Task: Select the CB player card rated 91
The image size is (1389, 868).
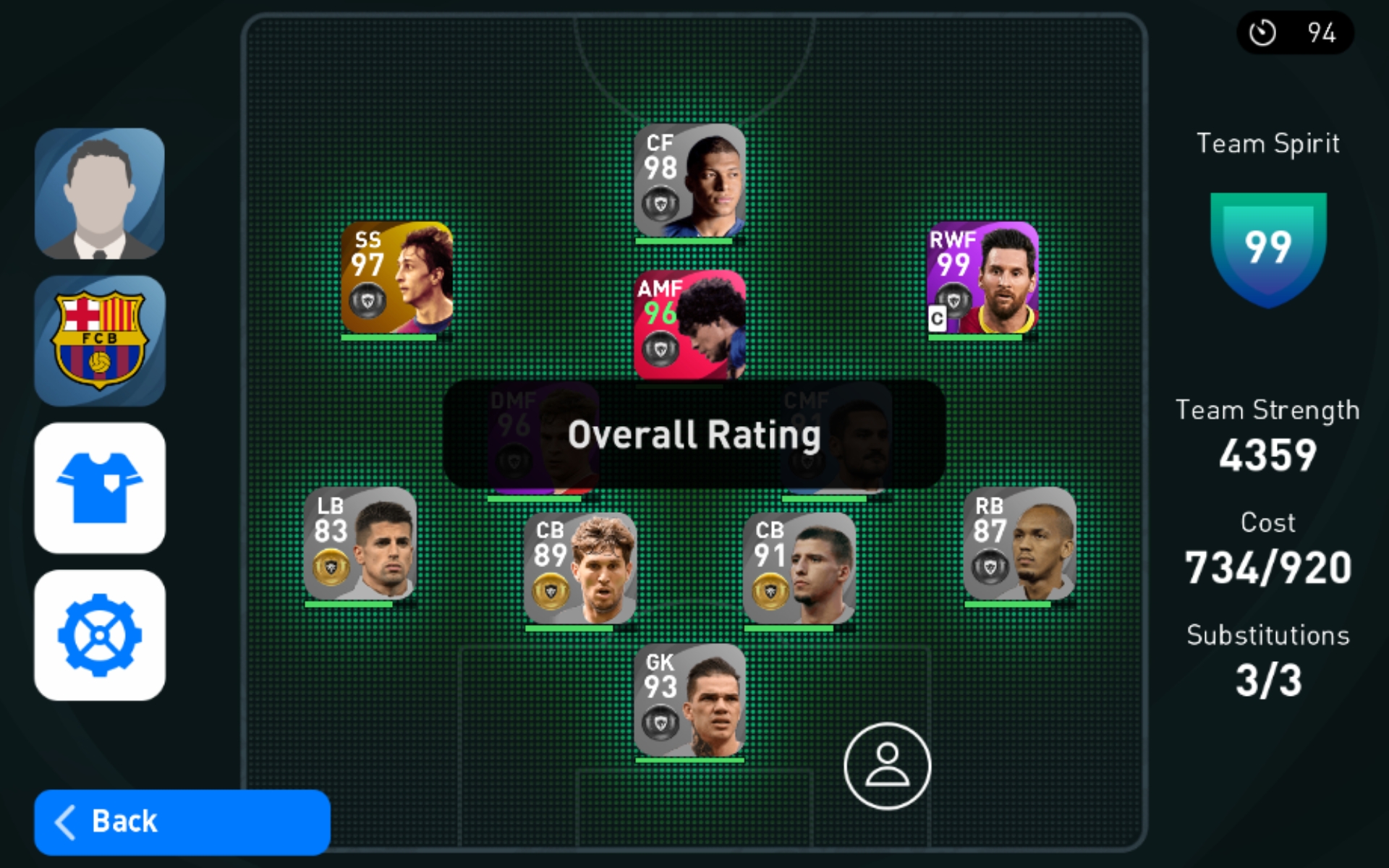Action: pyautogui.click(x=799, y=569)
